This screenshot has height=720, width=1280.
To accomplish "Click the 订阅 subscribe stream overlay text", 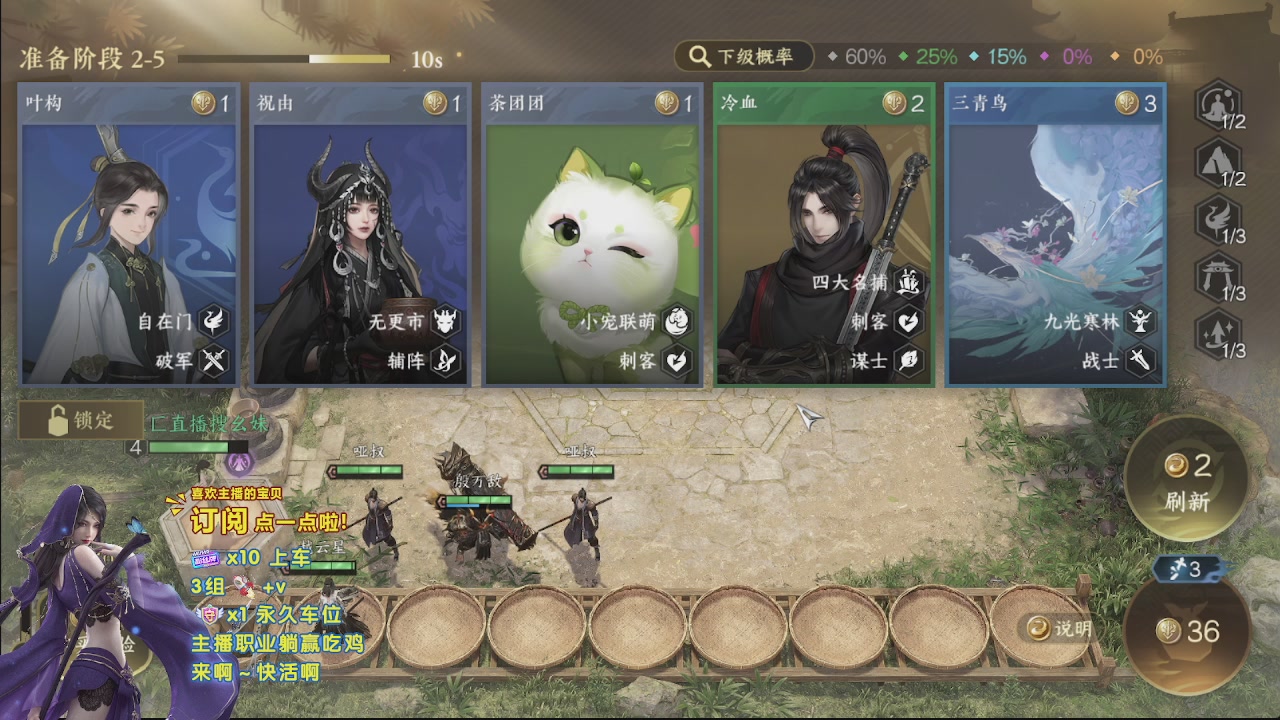I will 218,521.
